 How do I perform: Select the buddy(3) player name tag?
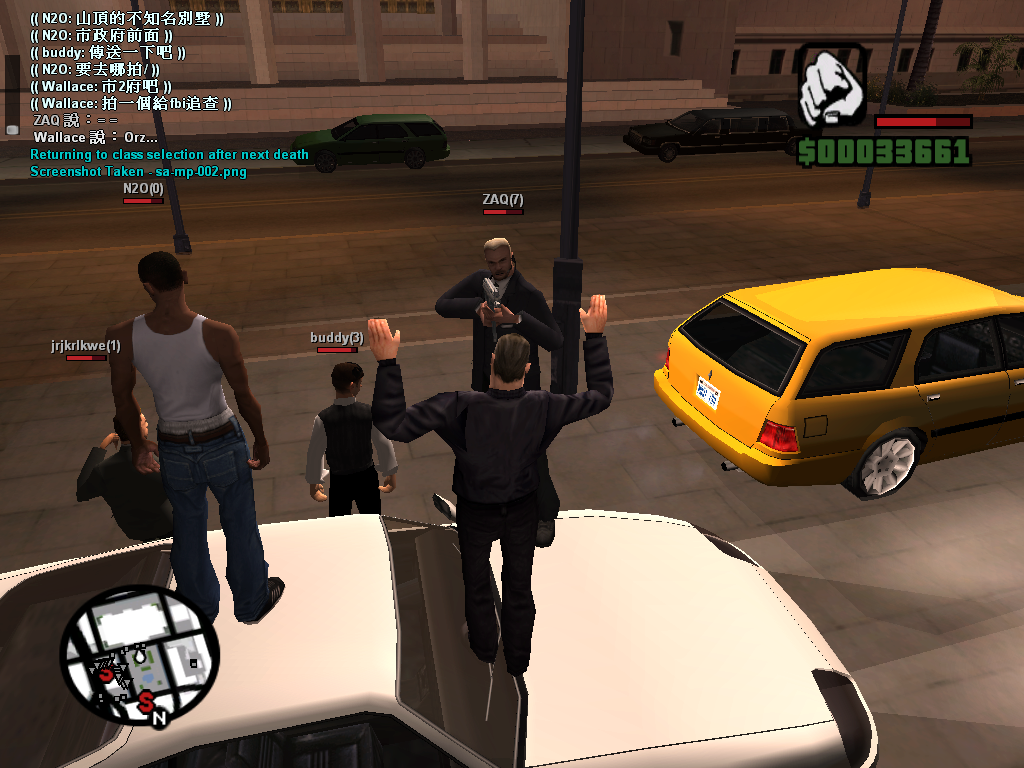coord(336,338)
